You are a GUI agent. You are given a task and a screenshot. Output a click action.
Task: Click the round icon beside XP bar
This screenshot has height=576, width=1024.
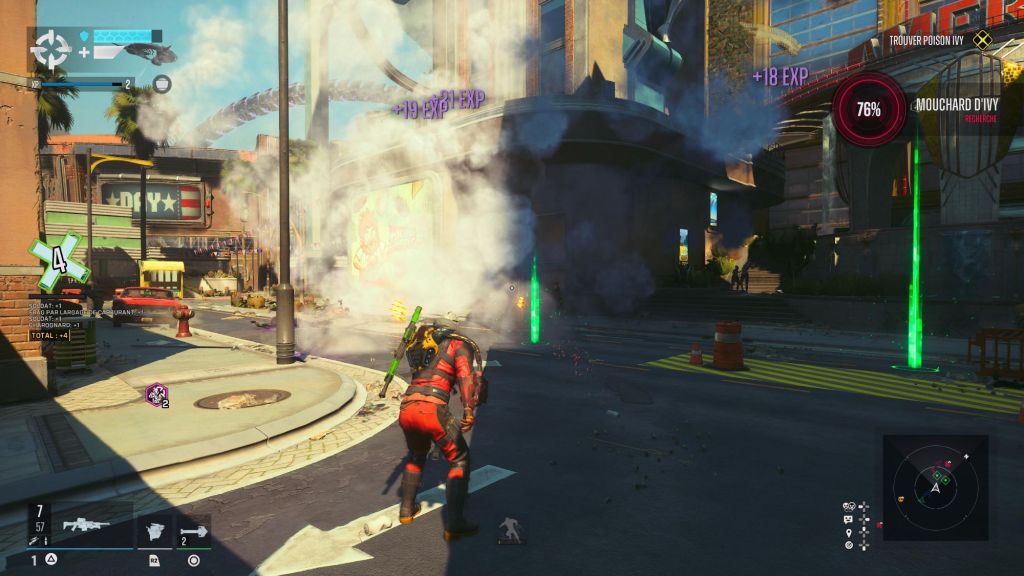coord(162,84)
